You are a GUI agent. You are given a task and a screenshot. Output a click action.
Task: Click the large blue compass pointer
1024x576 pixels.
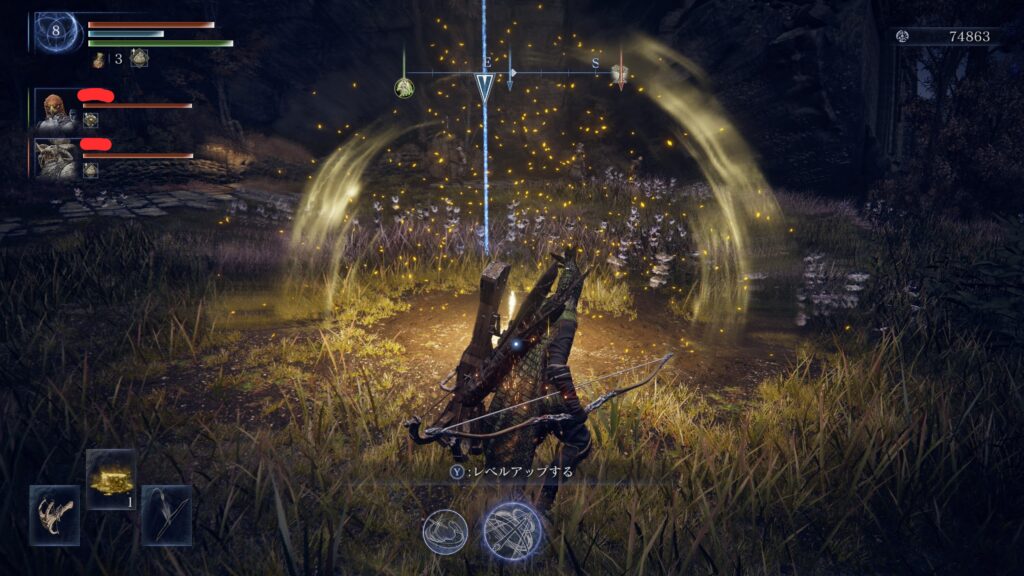[x=485, y=87]
